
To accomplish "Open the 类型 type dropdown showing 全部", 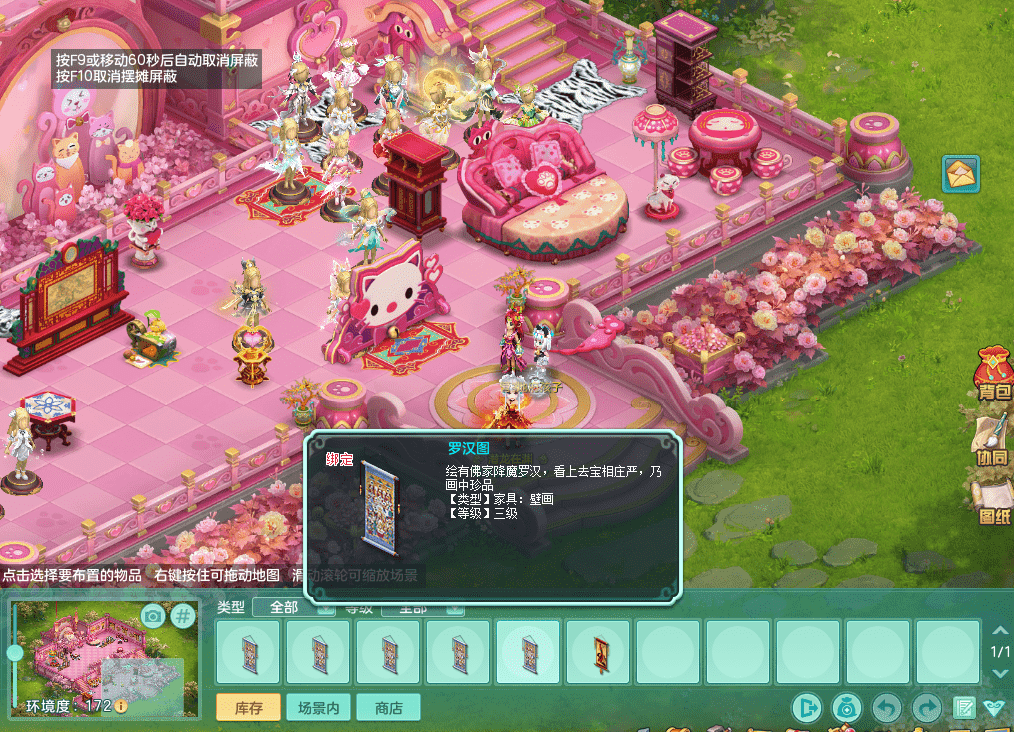I will click(292, 607).
